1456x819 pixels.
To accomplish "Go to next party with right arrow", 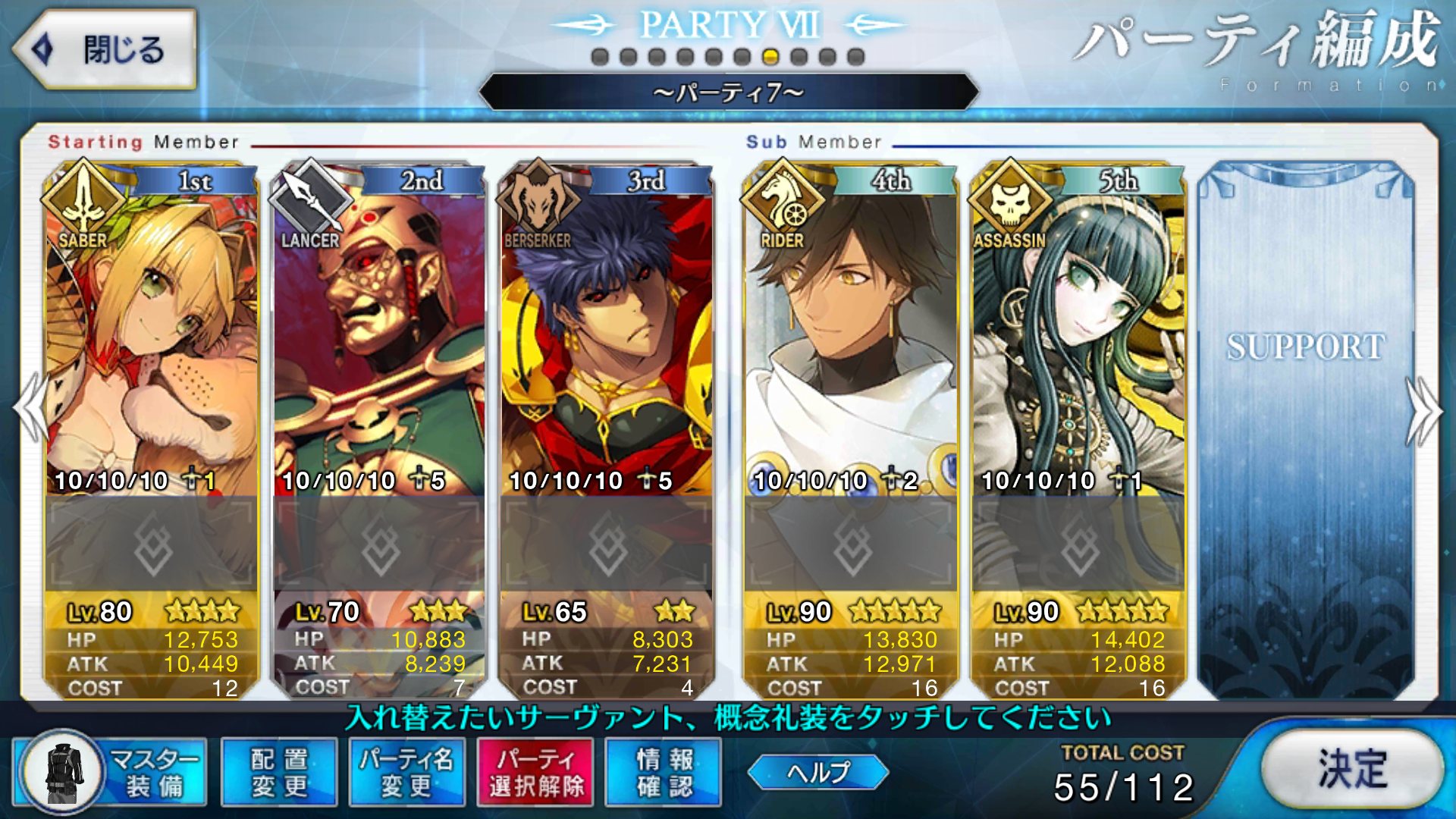I will point(1424,411).
